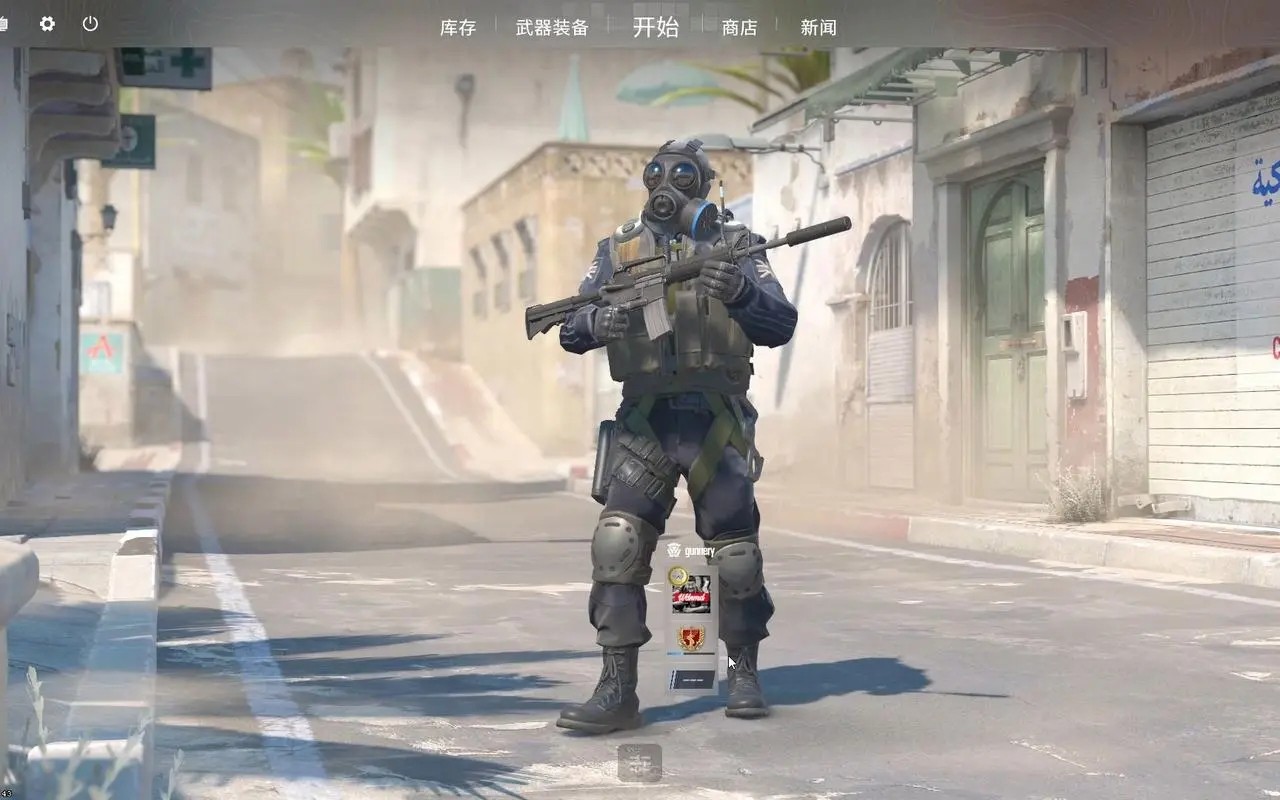Select 开始 to start playing
1280x800 pixels.
[655, 27]
